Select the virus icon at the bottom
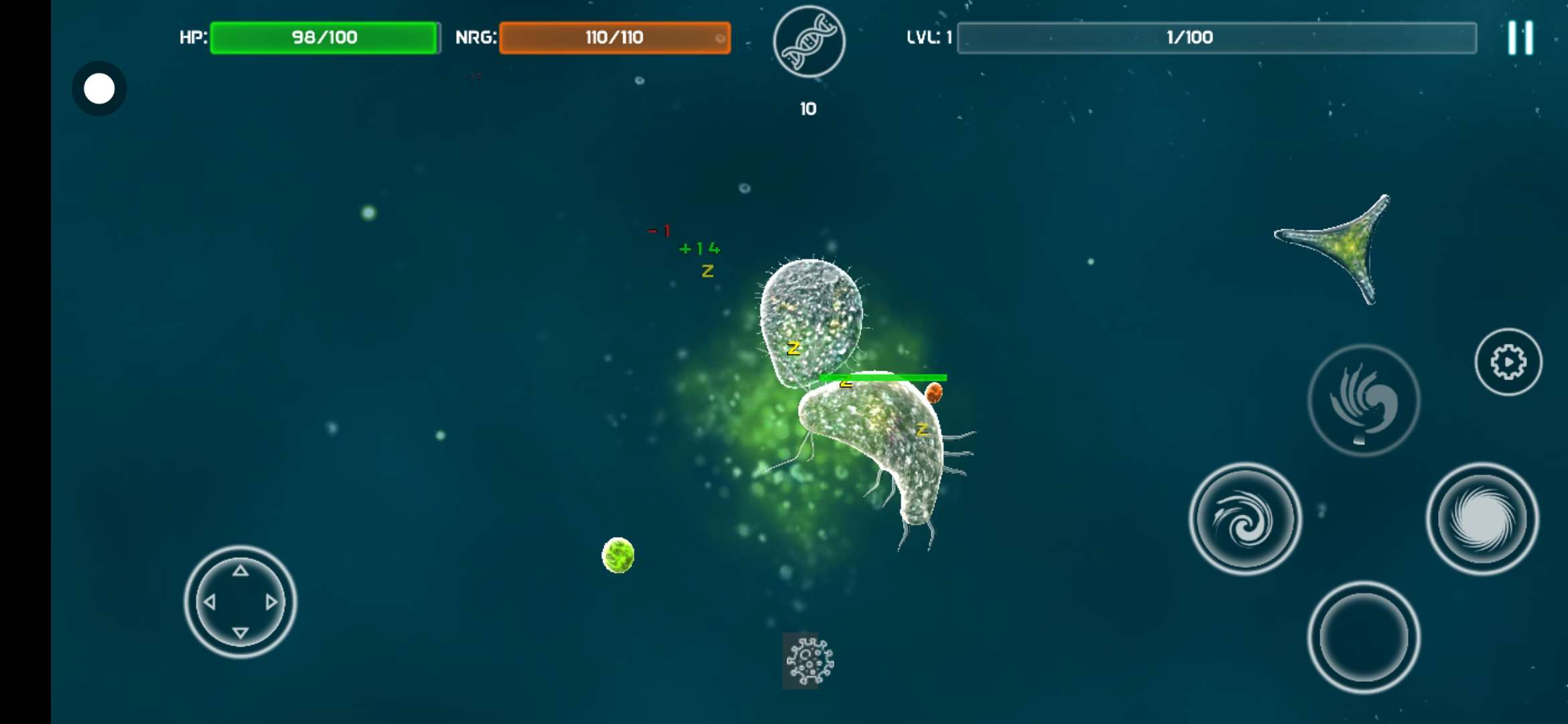 [x=809, y=661]
